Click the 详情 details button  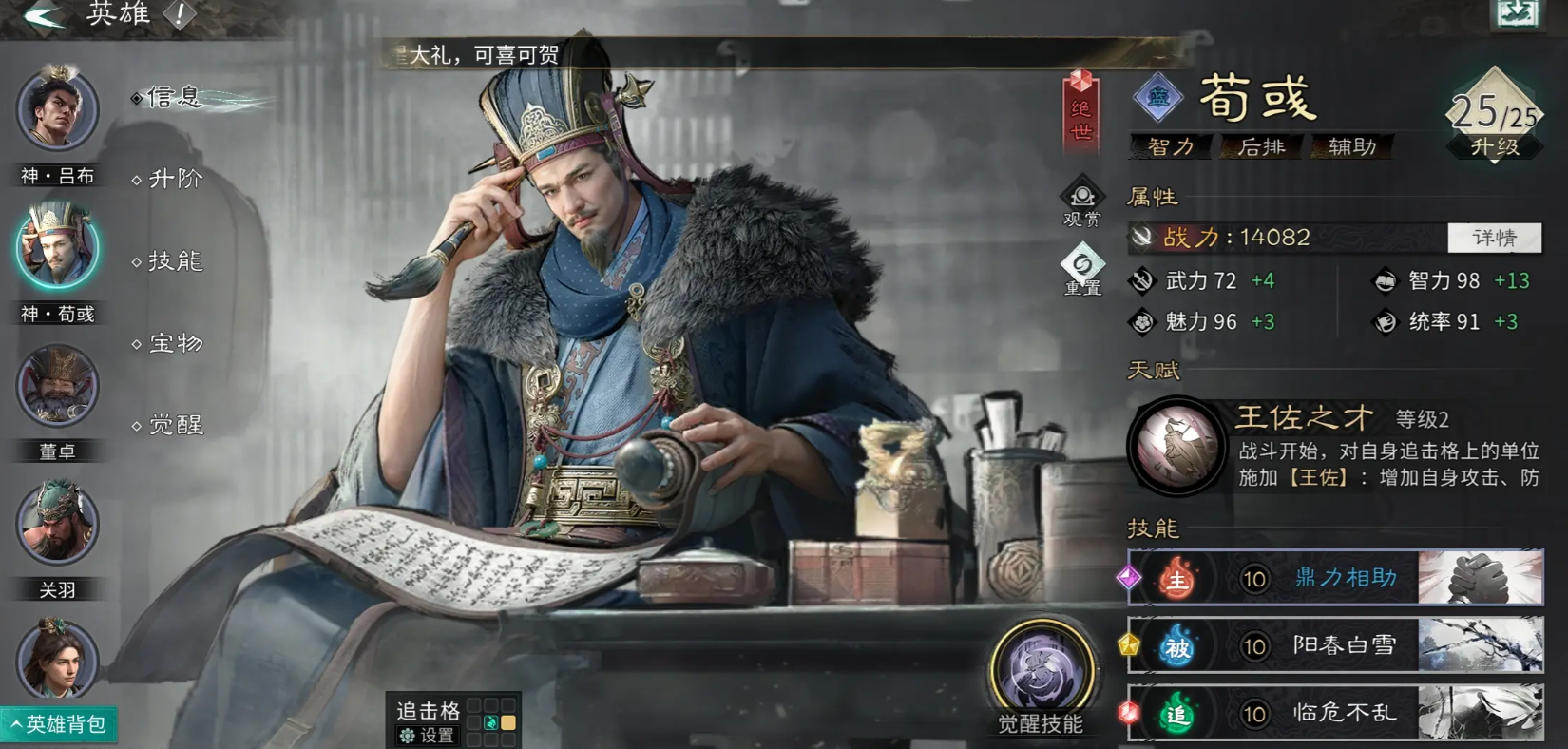1494,238
